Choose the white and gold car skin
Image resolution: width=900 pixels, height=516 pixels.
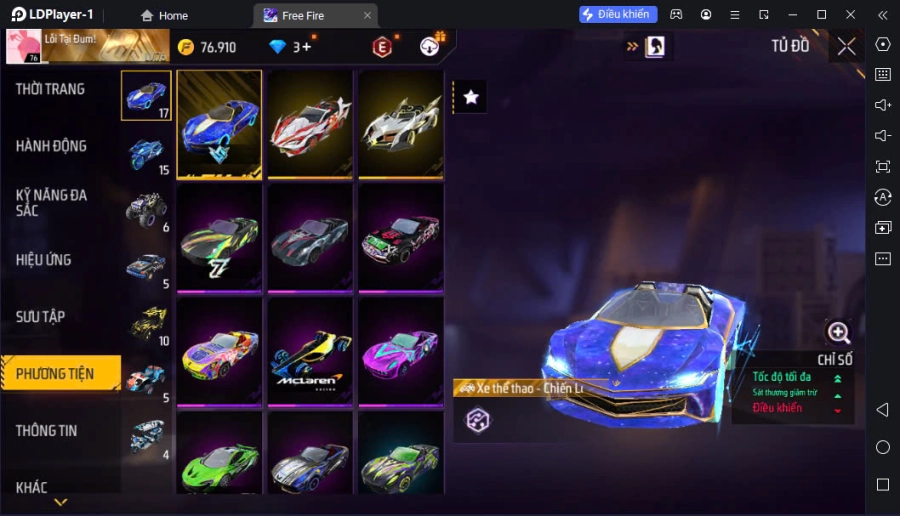coord(401,124)
